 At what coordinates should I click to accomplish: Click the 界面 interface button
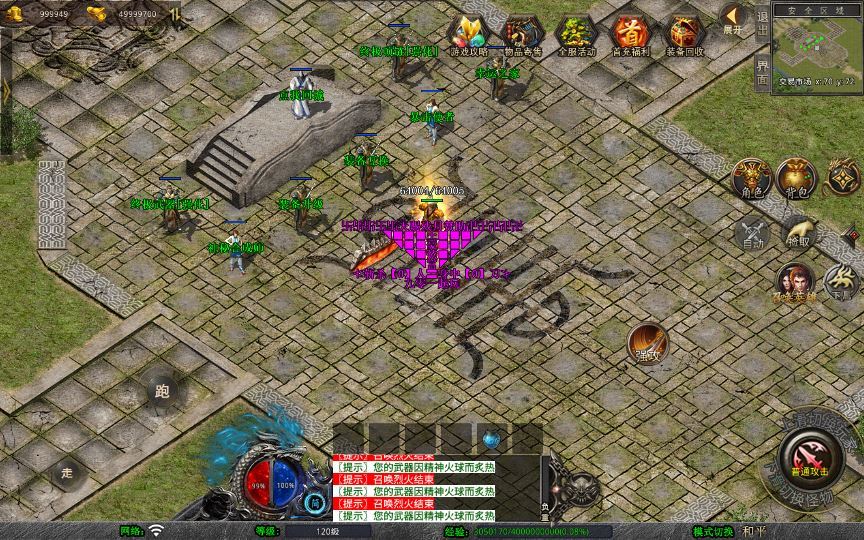click(763, 72)
